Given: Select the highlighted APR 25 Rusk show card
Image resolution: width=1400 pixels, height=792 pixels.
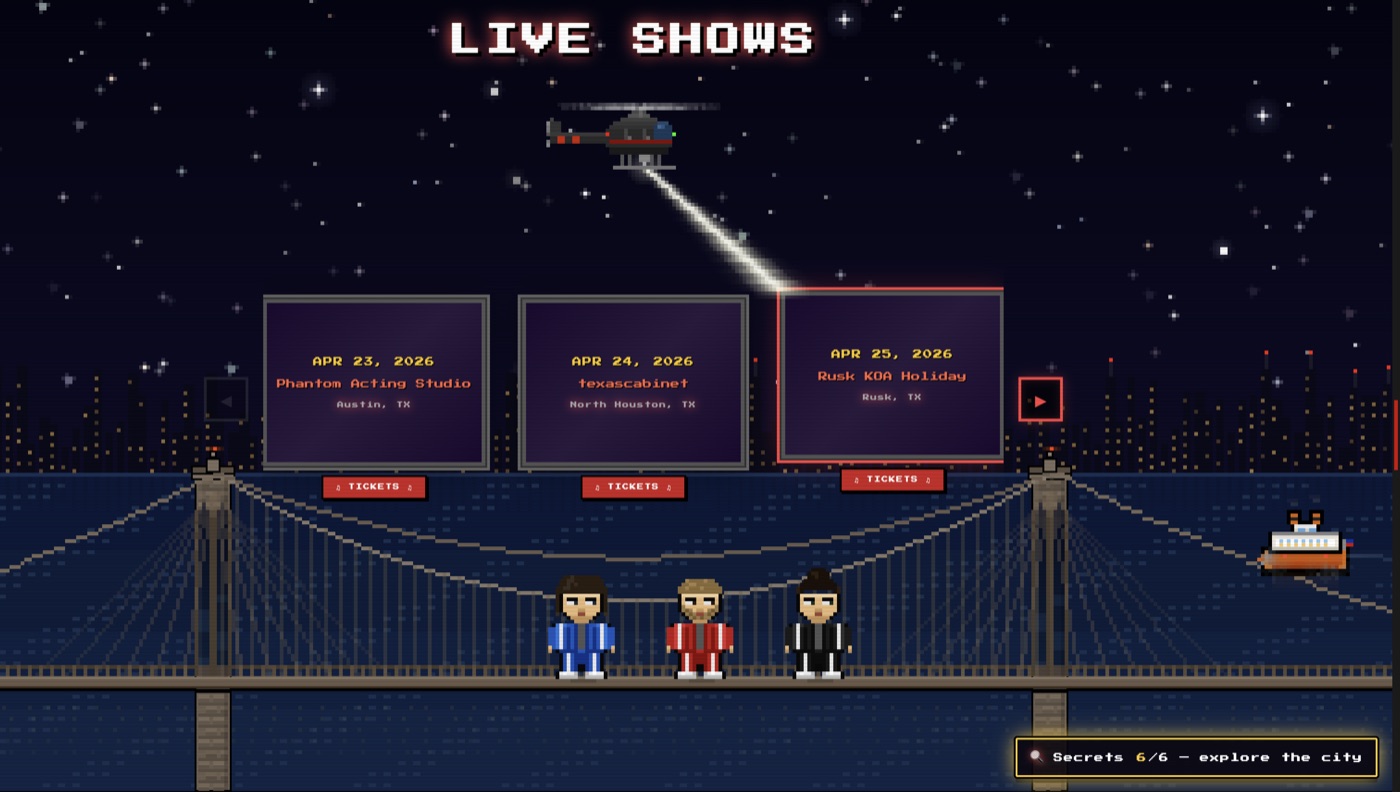Looking at the screenshot, I should 891,375.
